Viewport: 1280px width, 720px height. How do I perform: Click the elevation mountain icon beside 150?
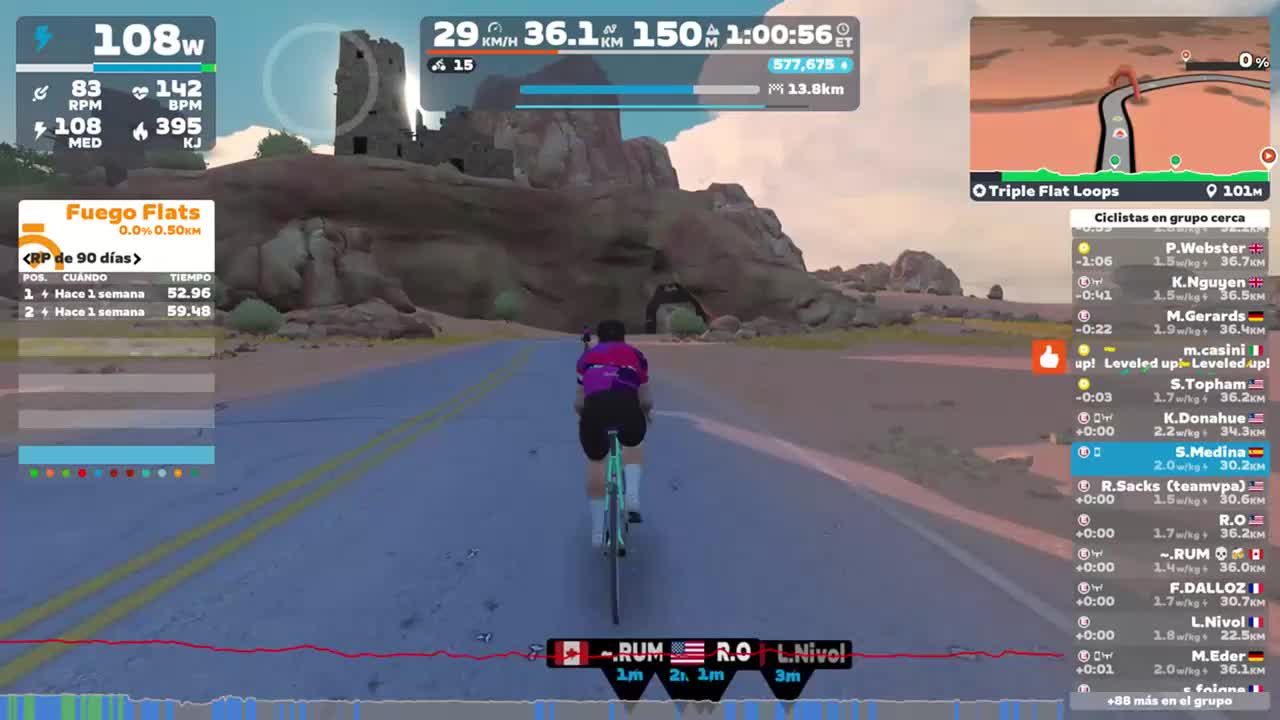click(711, 30)
